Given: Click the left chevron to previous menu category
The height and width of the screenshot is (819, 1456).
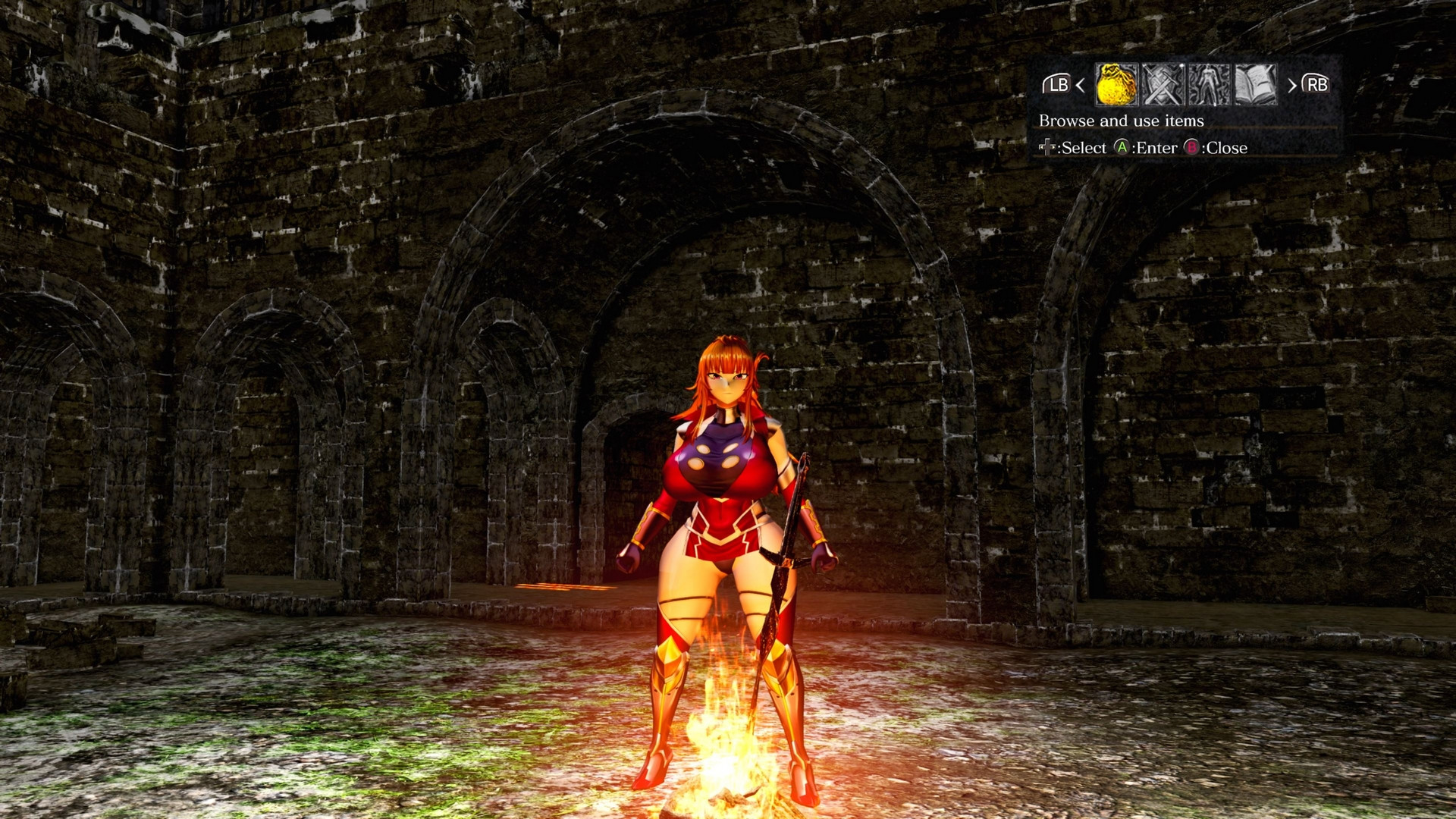Looking at the screenshot, I should pyautogui.click(x=1080, y=86).
